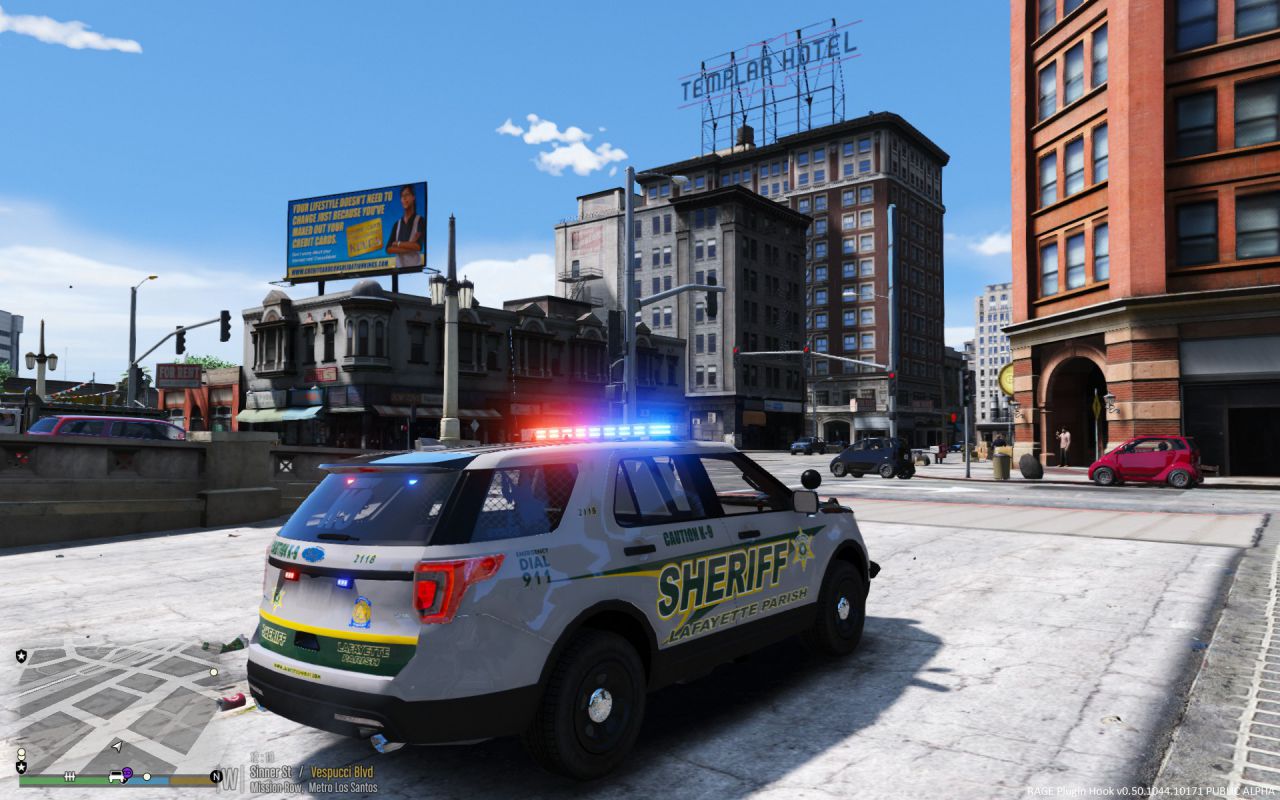This screenshot has width=1280, height=800.
Task: Click the police star badge blip at the minimap's upper-left
Action: [x=21, y=656]
